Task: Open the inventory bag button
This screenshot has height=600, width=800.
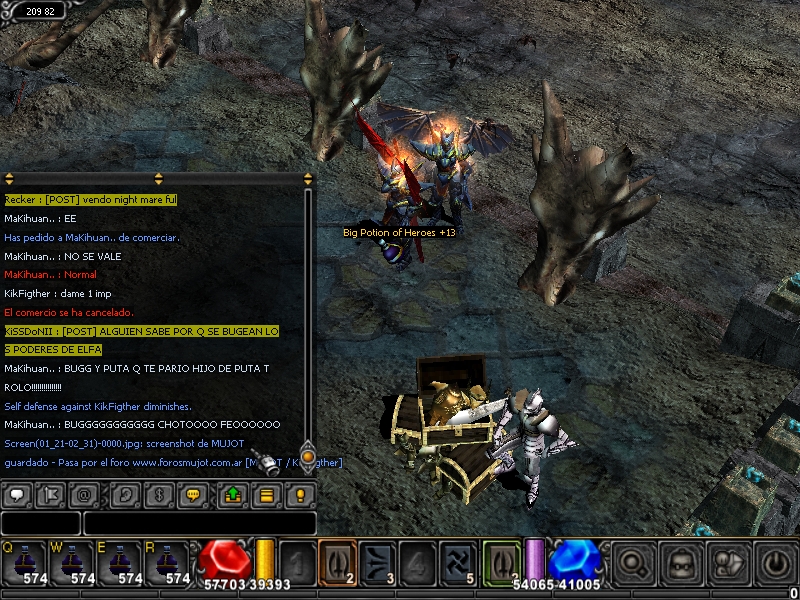Action: pos(680,563)
